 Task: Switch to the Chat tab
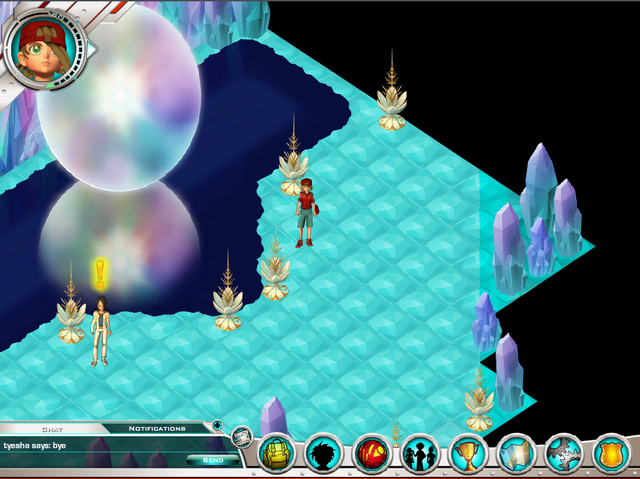pos(52,428)
